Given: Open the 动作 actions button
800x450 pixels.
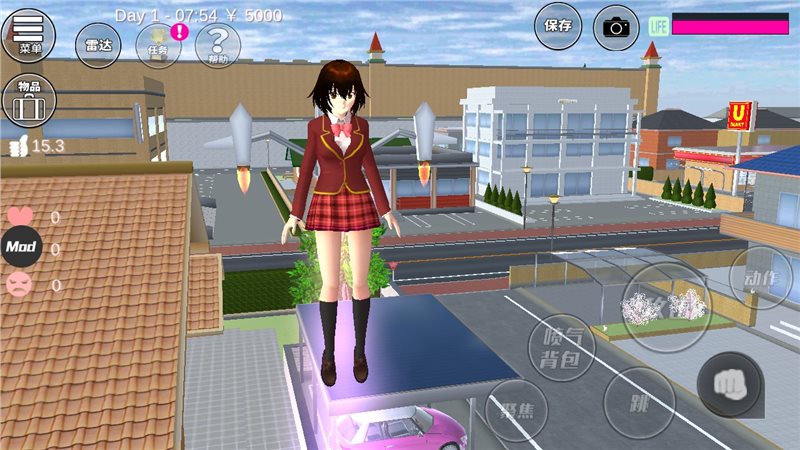Looking at the screenshot, I should (x=762, y=279).
